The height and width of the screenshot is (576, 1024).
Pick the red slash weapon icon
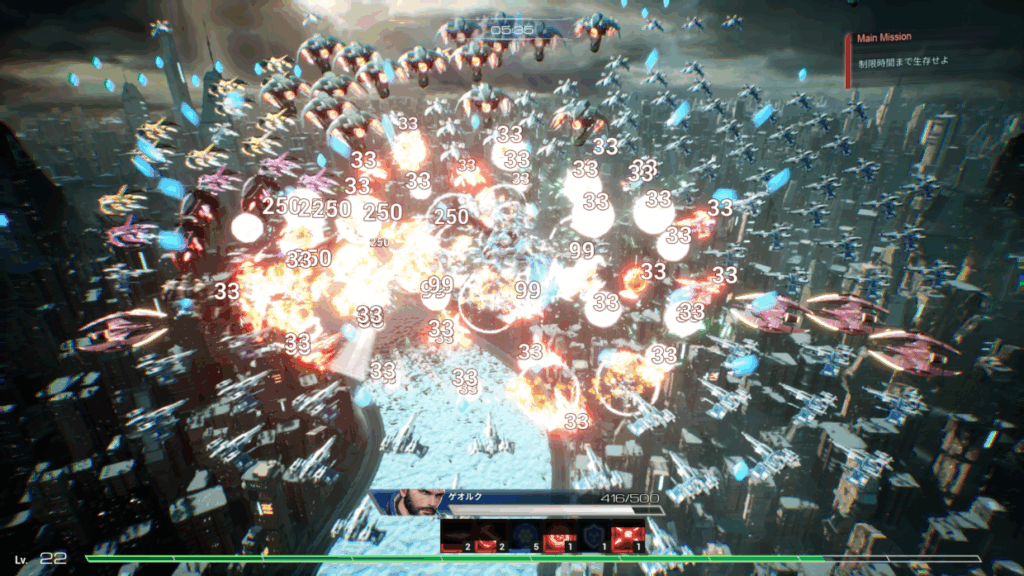(x=488, y=538)
